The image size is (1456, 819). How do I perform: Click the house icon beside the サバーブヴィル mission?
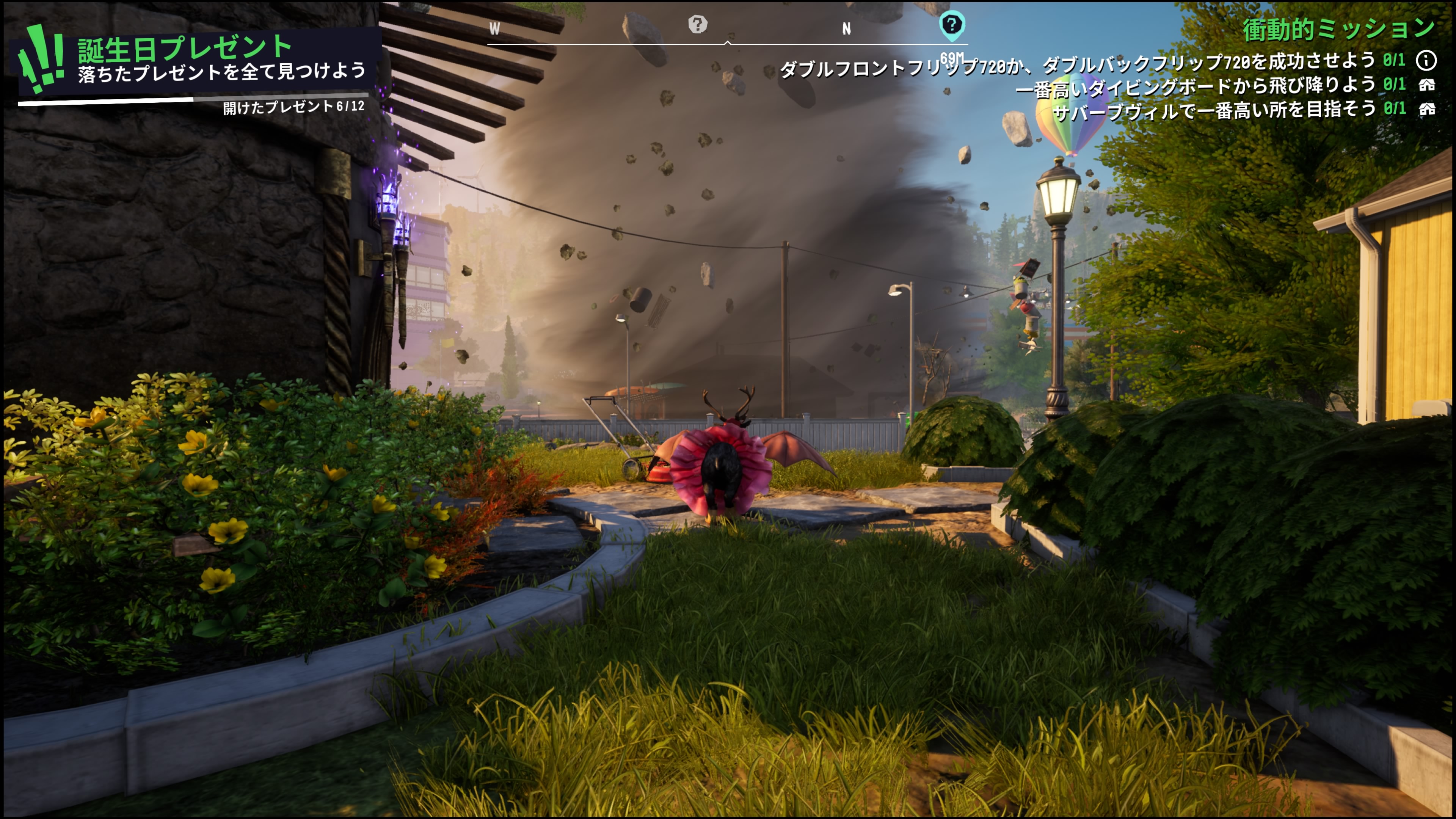1426,108
